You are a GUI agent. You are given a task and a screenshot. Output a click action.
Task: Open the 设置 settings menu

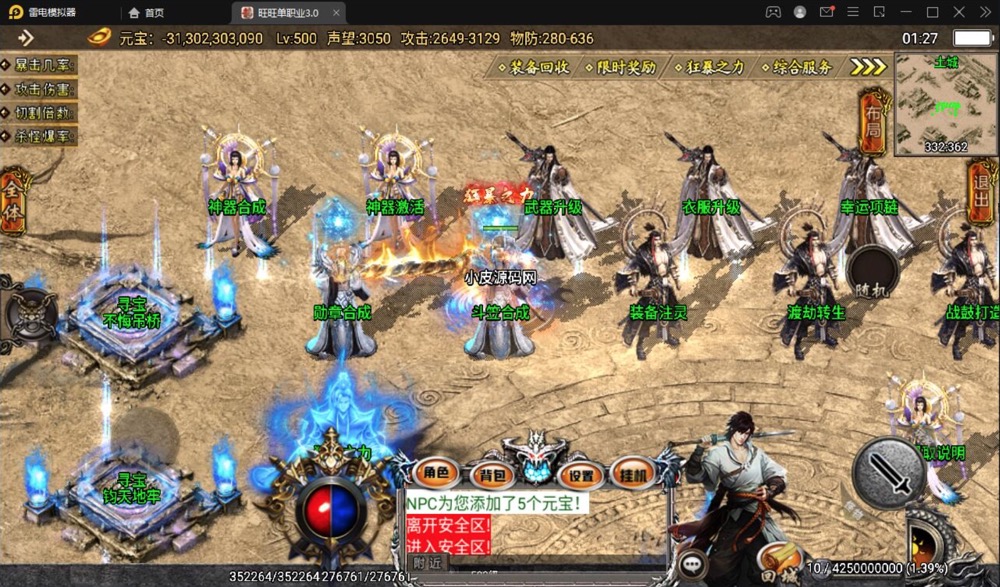tap(581, 475)
